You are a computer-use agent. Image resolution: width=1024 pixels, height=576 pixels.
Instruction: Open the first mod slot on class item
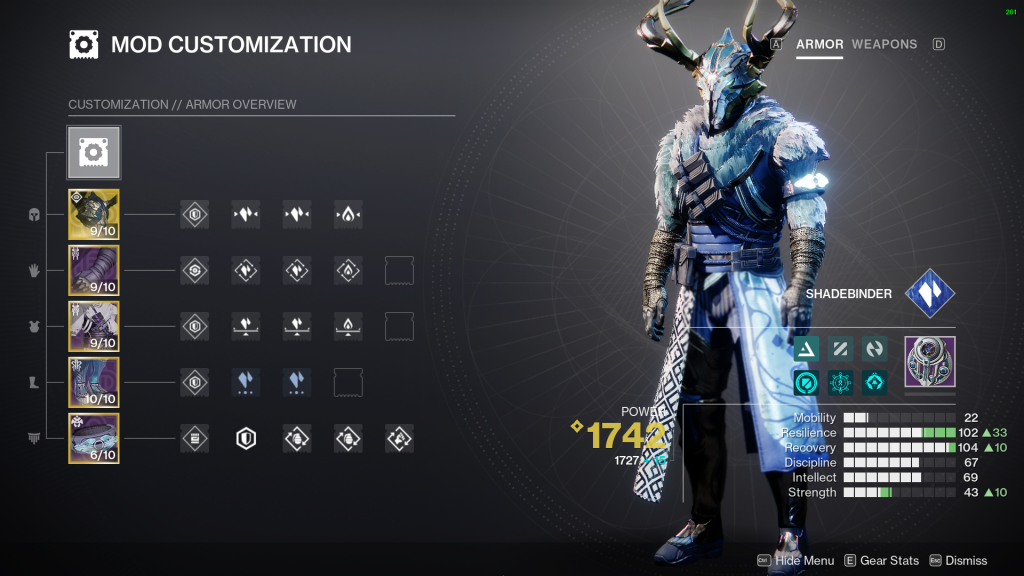[195, 438]
